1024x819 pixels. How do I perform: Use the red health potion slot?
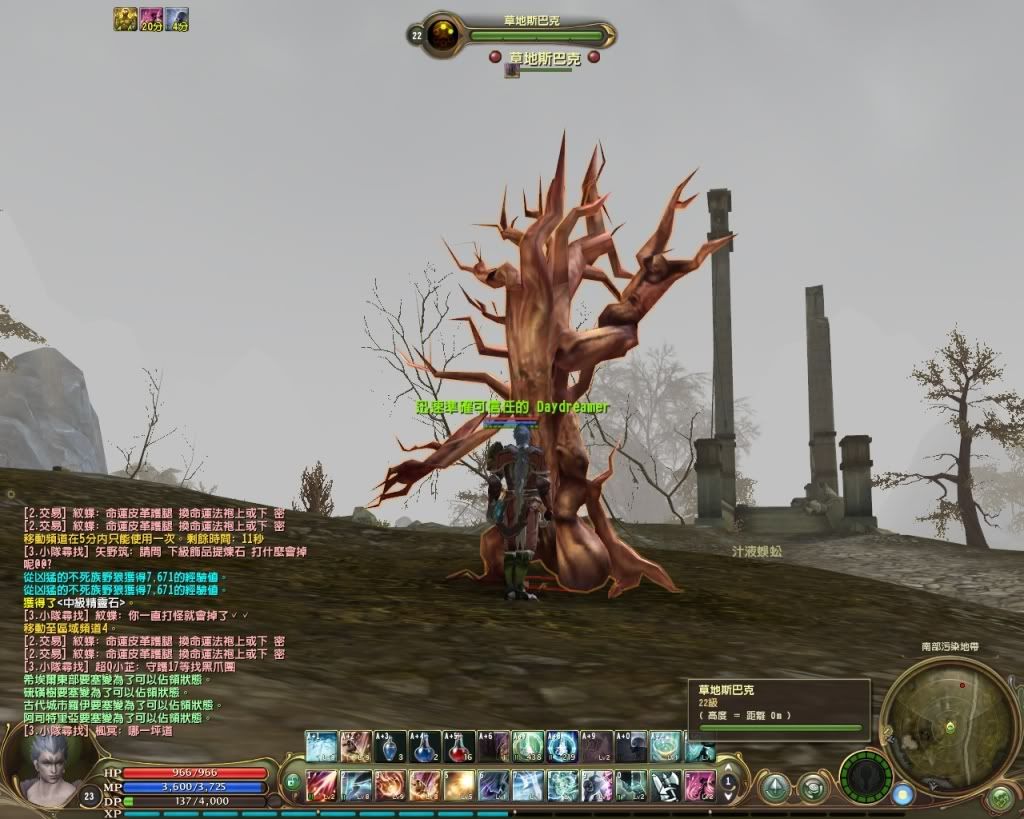coord(459,746)
